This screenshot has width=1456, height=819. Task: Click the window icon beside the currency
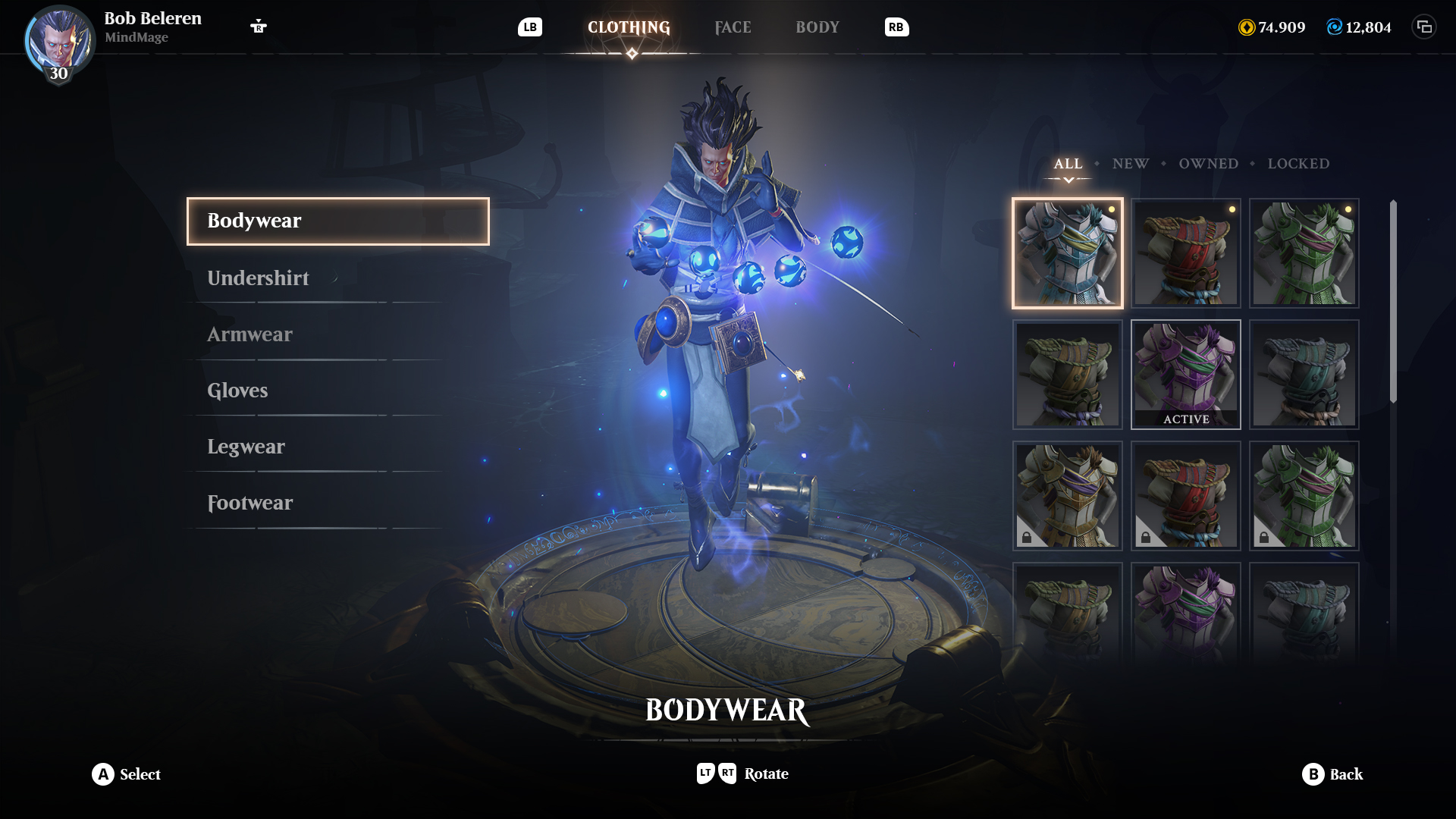[1424, 27]
